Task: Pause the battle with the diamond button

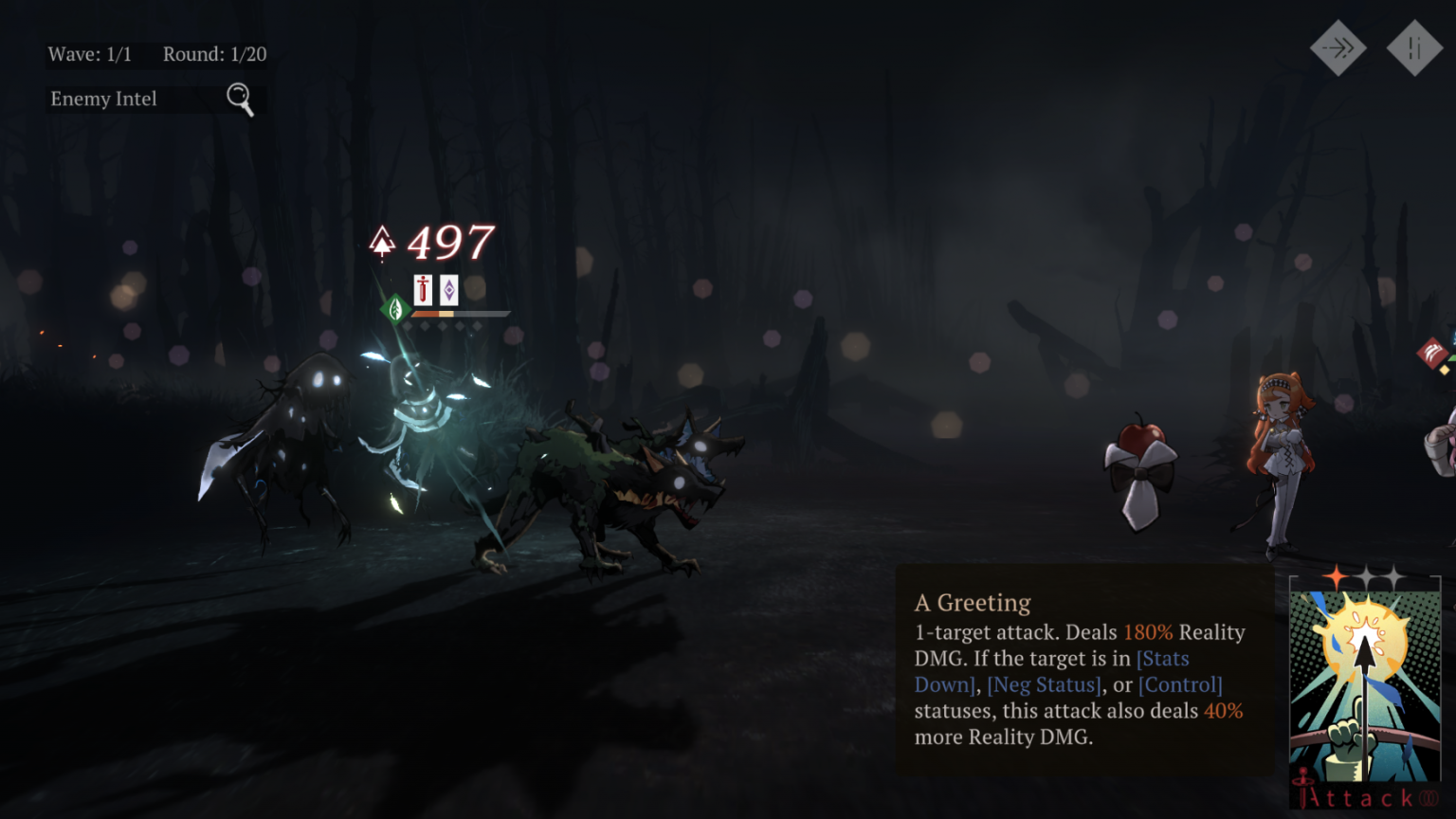Action: (1413, 47)
